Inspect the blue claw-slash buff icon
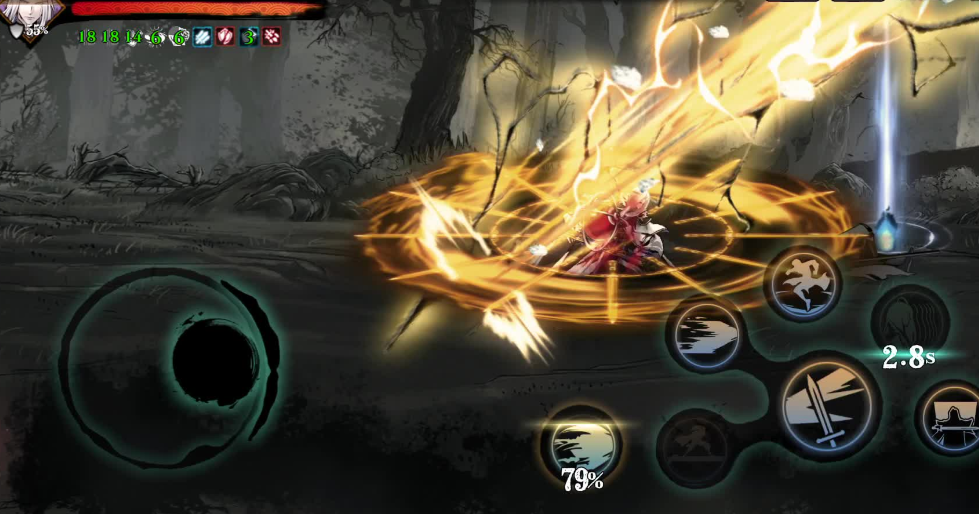 [x=203, y=37]
